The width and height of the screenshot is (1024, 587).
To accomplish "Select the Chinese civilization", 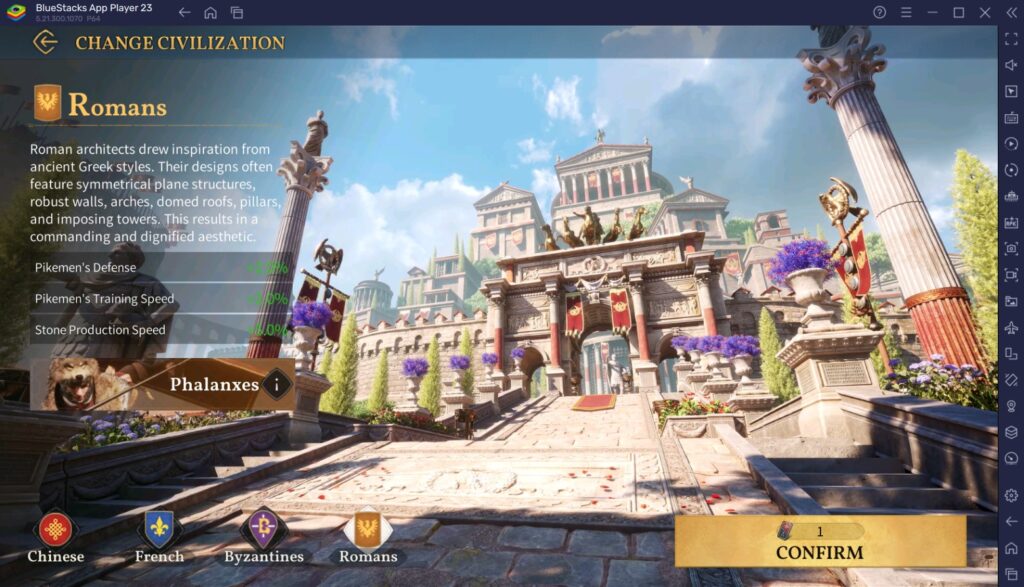I will point(55,531).
